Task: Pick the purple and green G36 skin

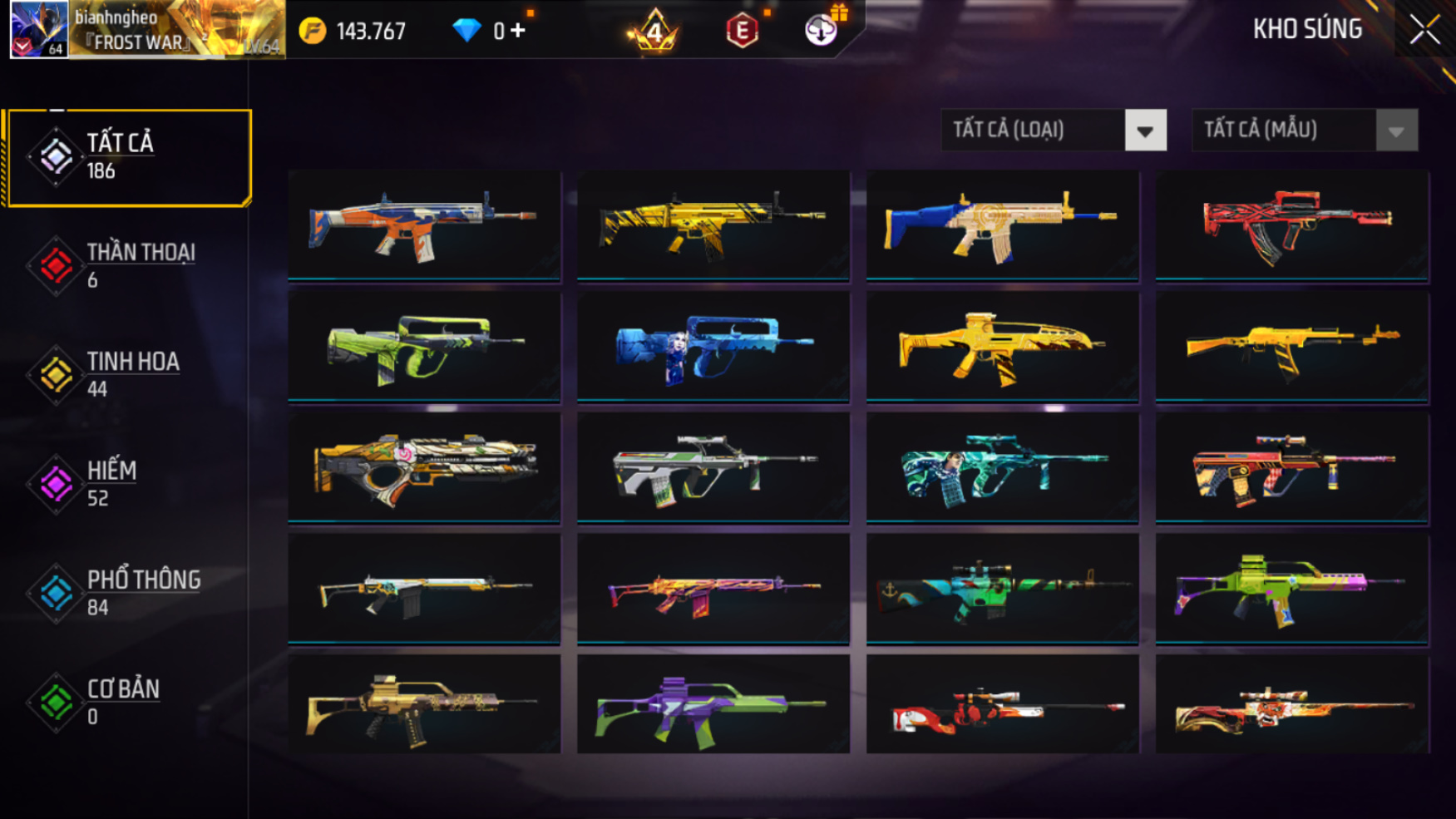Action: [x=713, y=705]
